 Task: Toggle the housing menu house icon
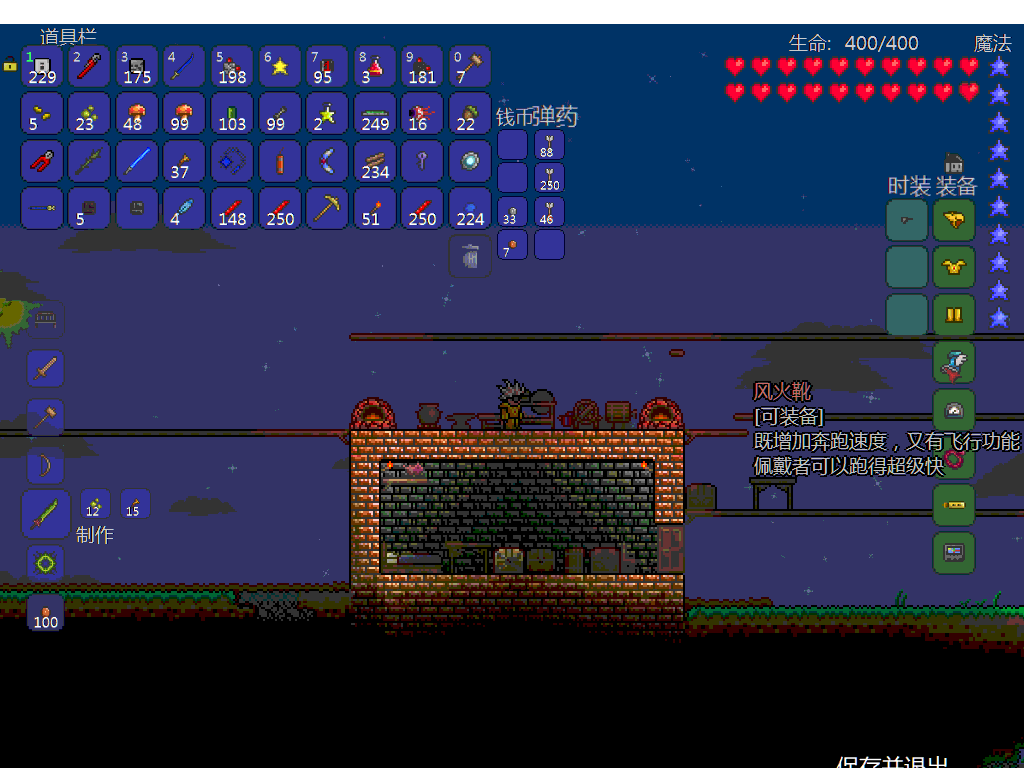point(953,163)
